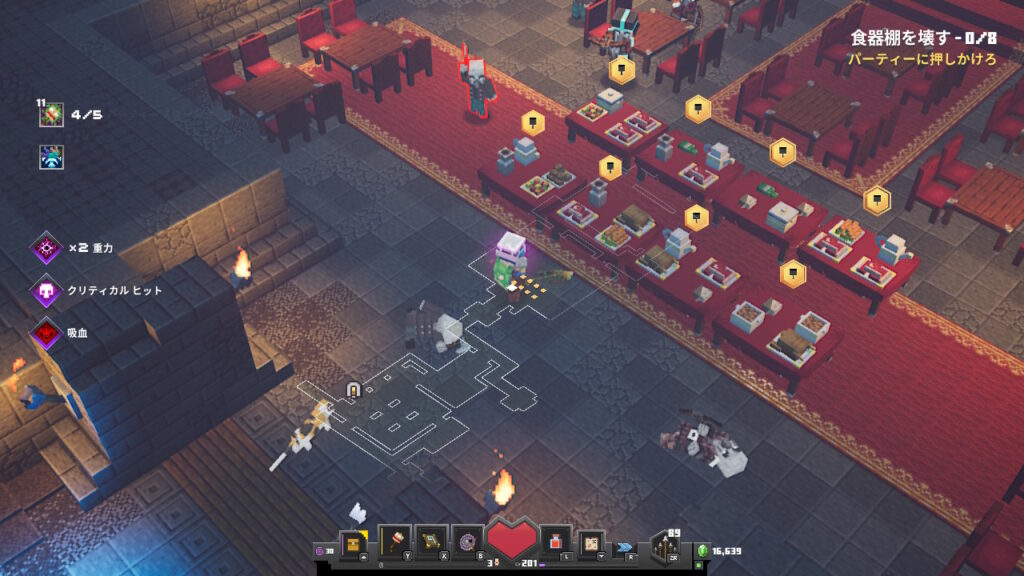Click the status effect icon showing 4/5
This screenshot has width=1024, height=576.
point(52,116)
